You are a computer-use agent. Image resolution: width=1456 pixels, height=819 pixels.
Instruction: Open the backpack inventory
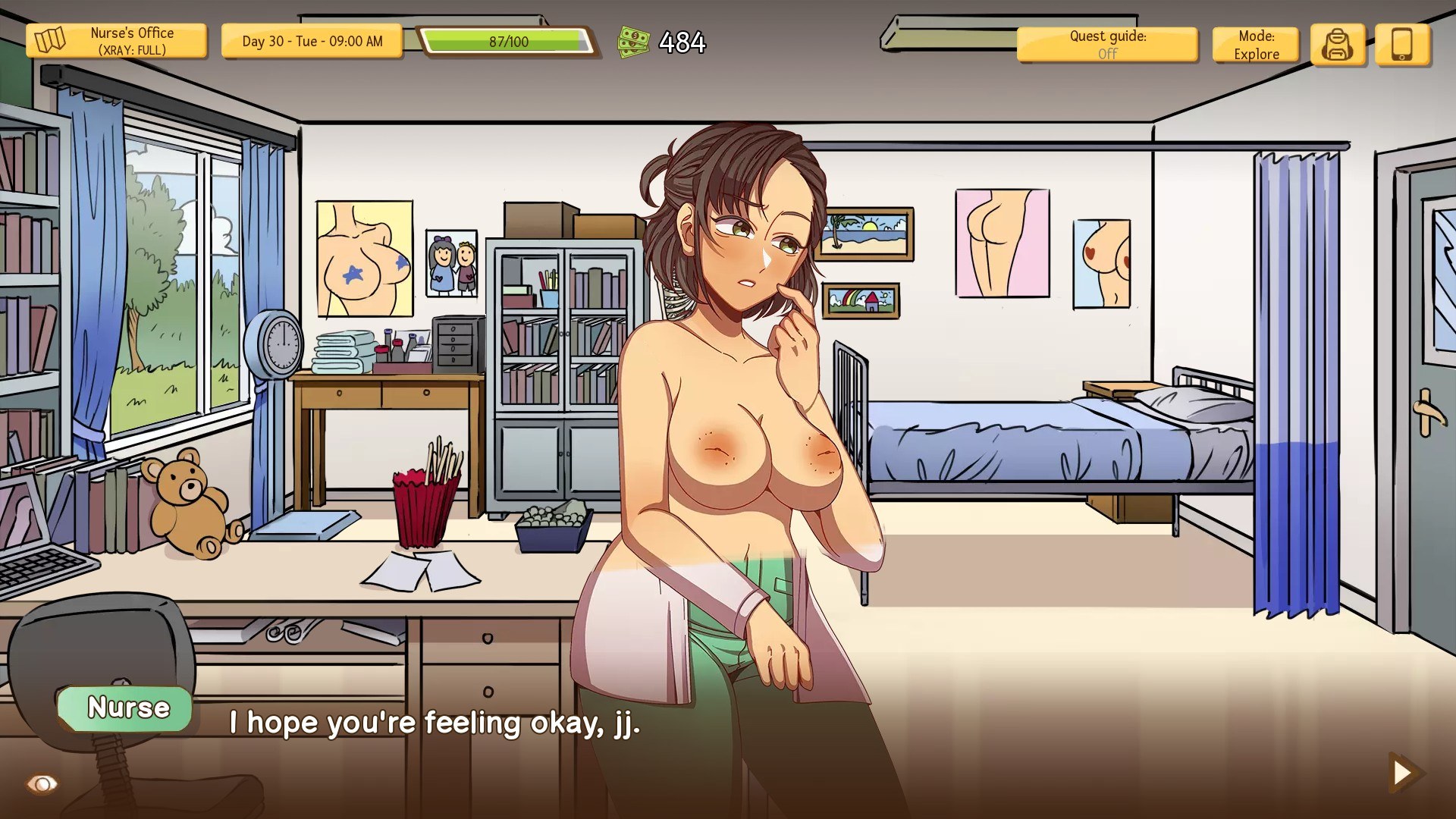(1338, 45)
